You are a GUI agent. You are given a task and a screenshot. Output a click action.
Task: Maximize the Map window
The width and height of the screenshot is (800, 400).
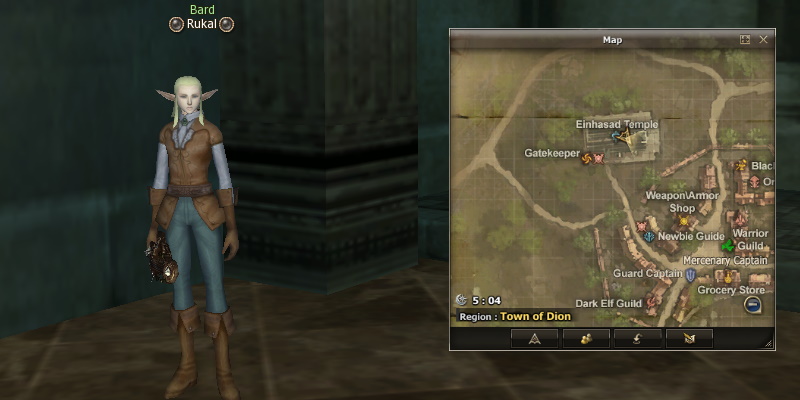point(745,40)
